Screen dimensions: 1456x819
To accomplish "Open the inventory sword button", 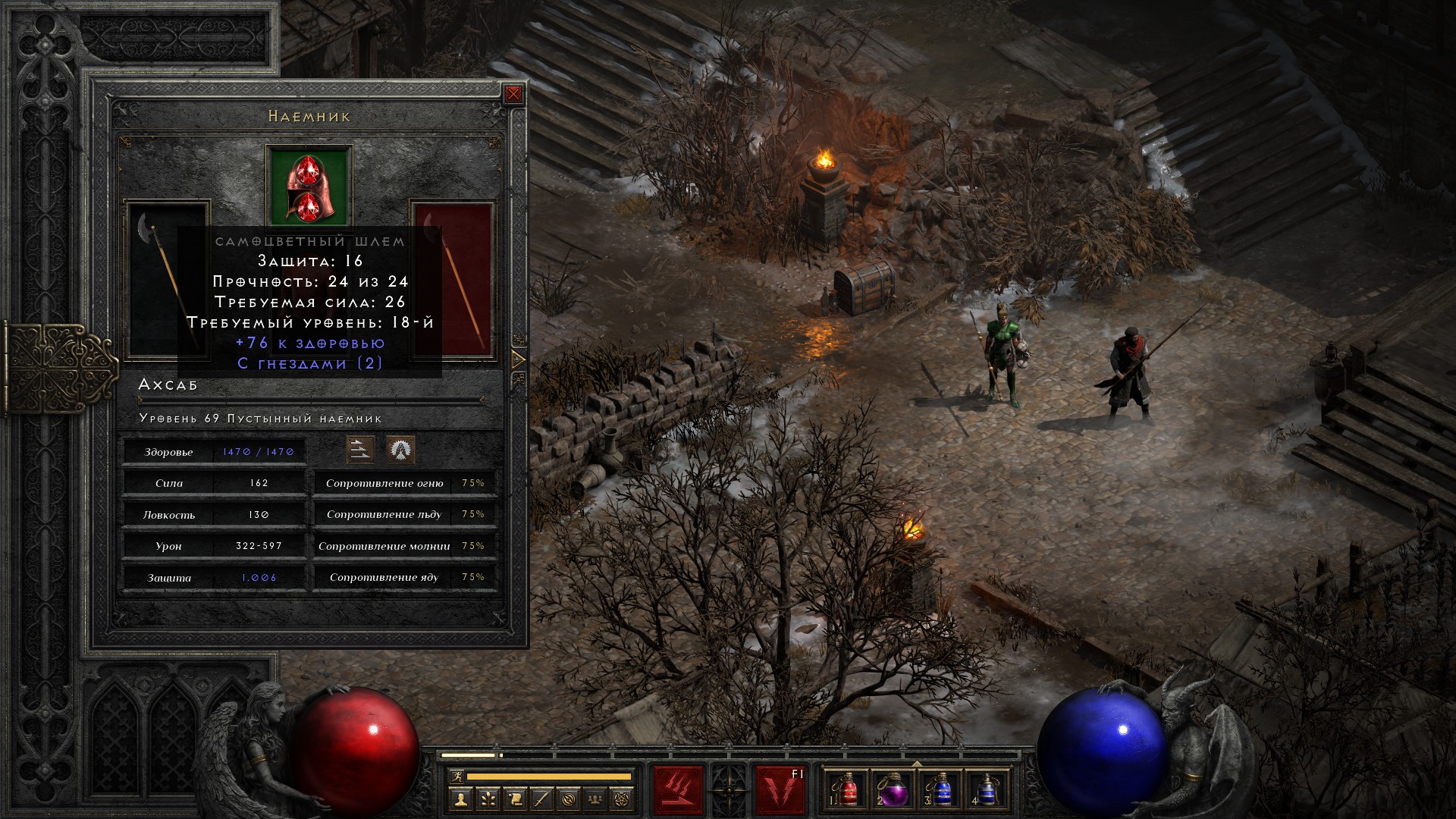I will (x=542, y=799).
